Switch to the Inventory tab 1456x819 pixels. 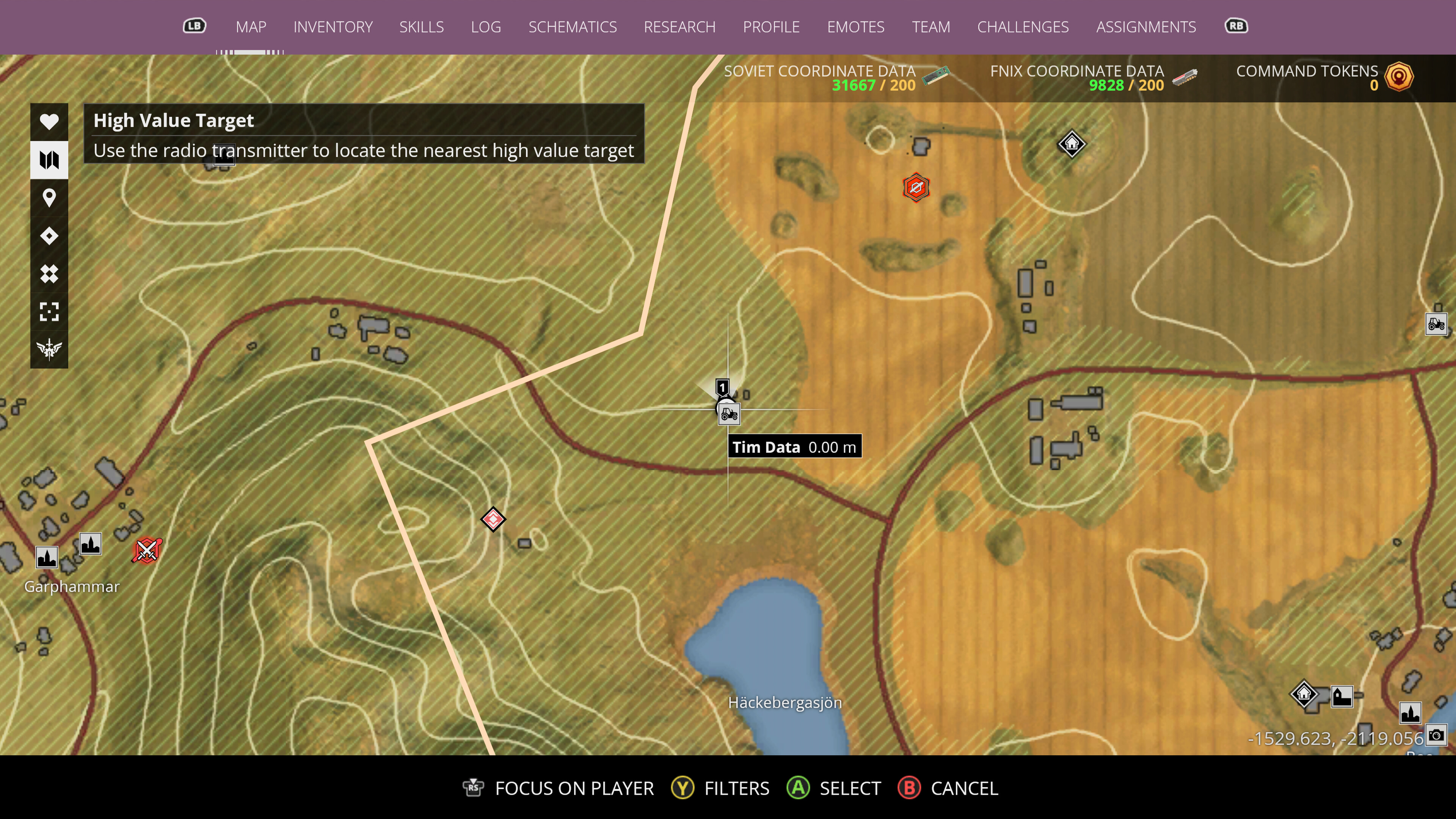pyautogui.click(x=333, y=27)
